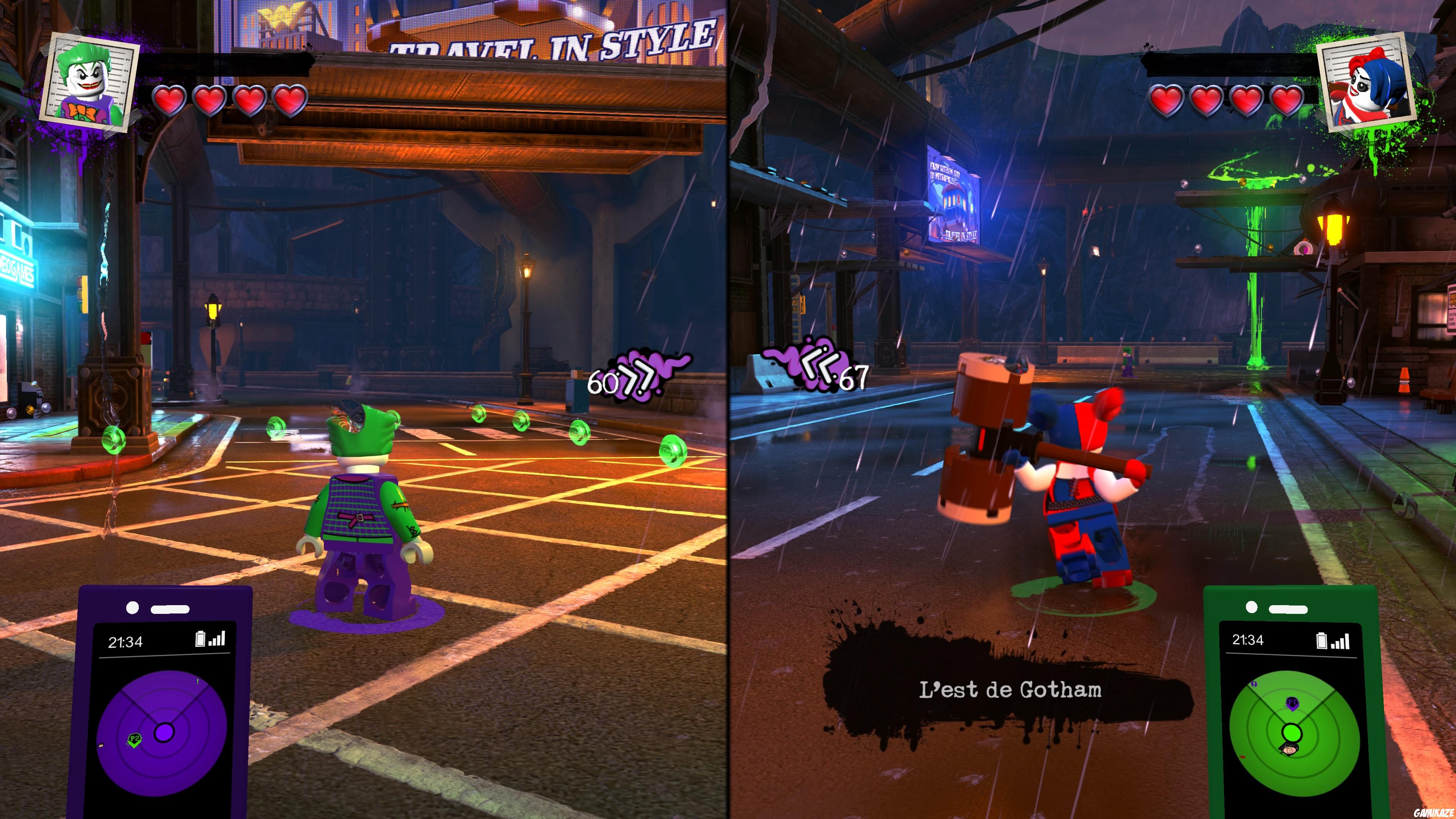Select the P2 marker on the purple radar
The width and height of the screenshot is (1456, 819).
click(134, 739)
